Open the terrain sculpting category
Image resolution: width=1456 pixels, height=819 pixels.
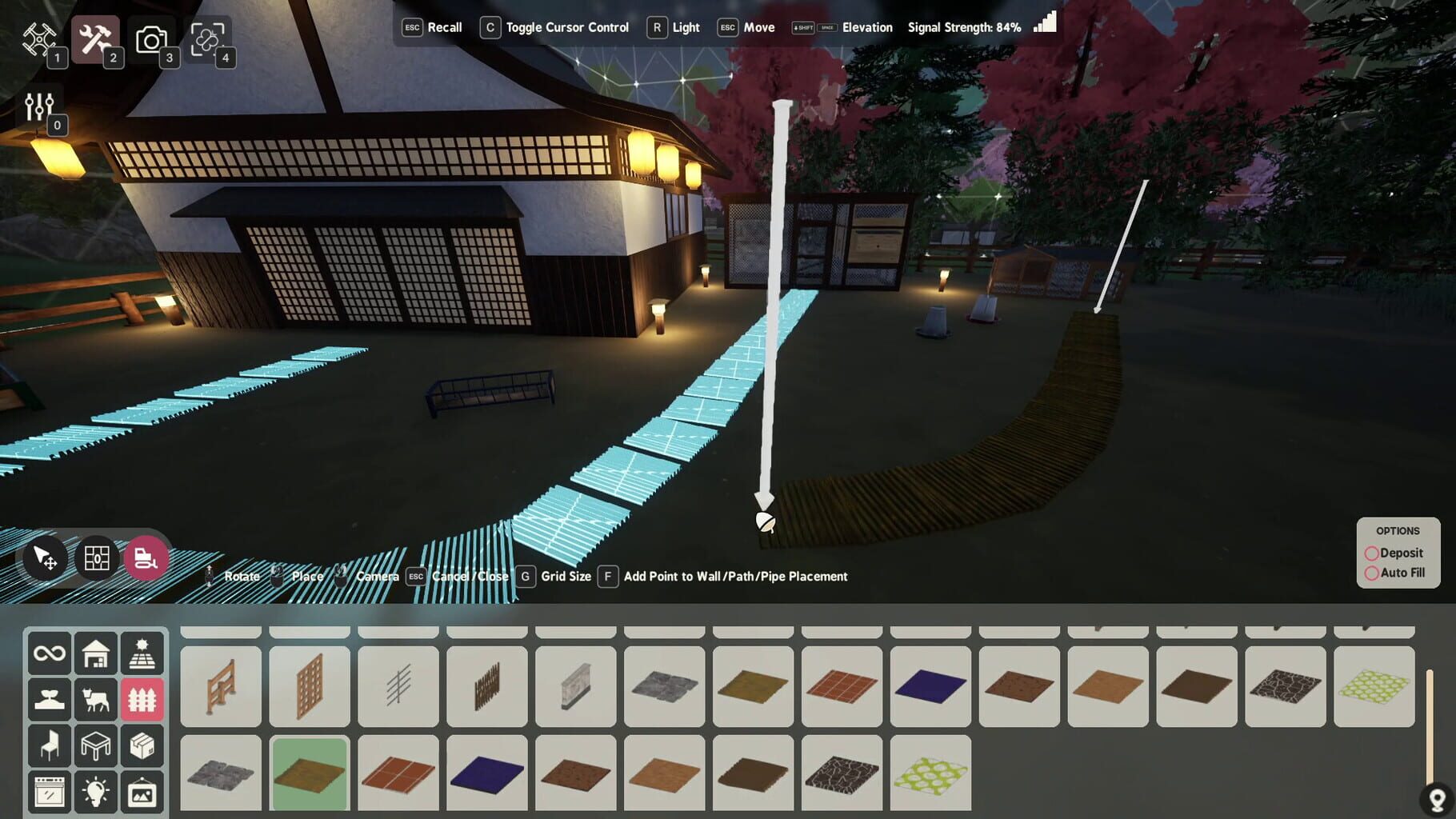click(49, 698)
